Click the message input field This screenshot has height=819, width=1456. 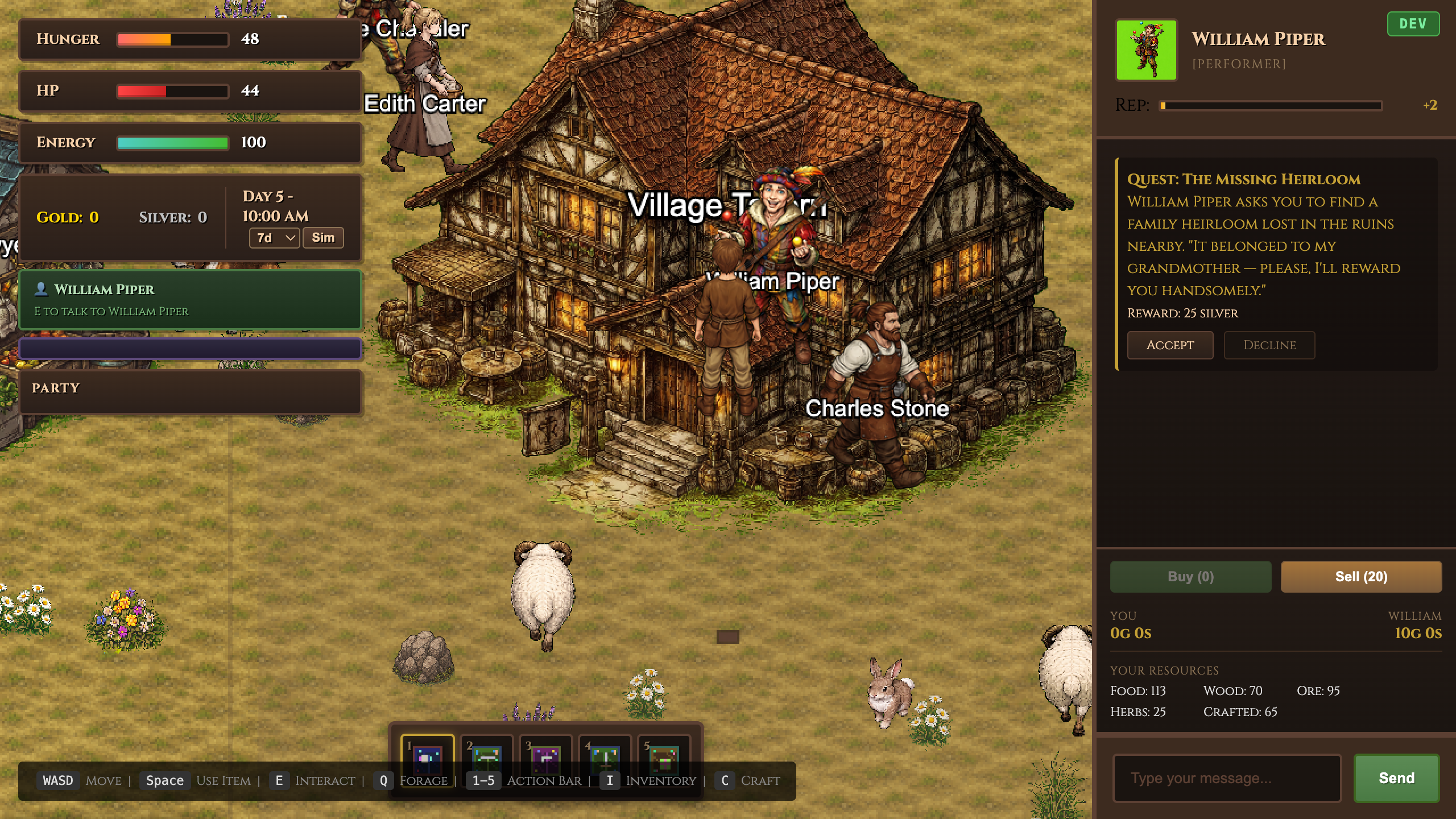[1226, 777]
